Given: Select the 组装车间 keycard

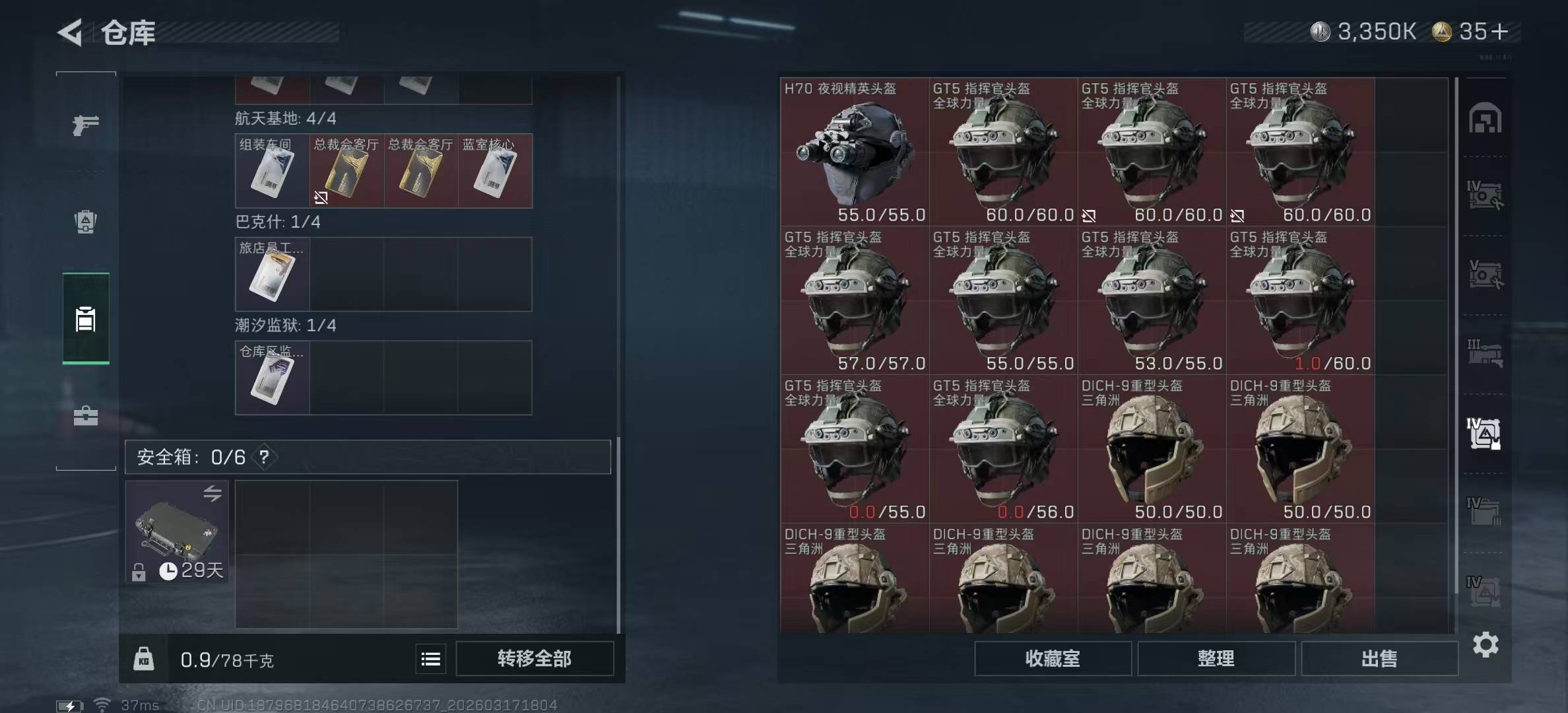Looking at the screenshot, I should [x=272, y=171].
